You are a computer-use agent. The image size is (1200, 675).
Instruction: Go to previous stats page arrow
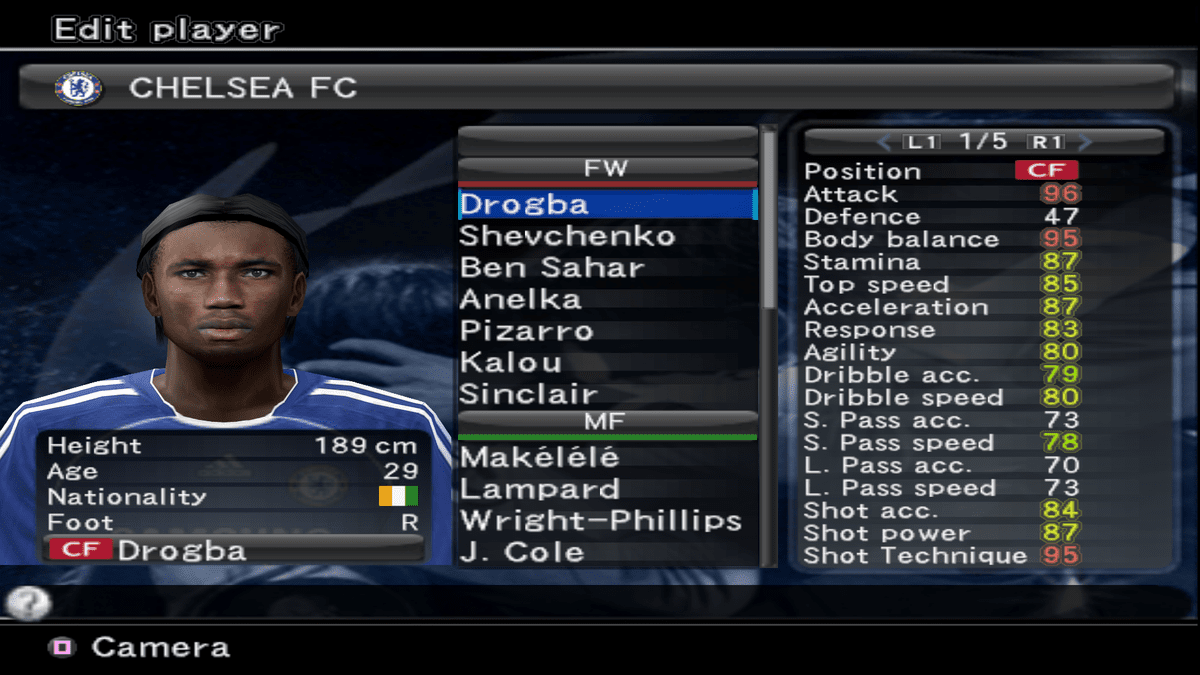[883, 142]
